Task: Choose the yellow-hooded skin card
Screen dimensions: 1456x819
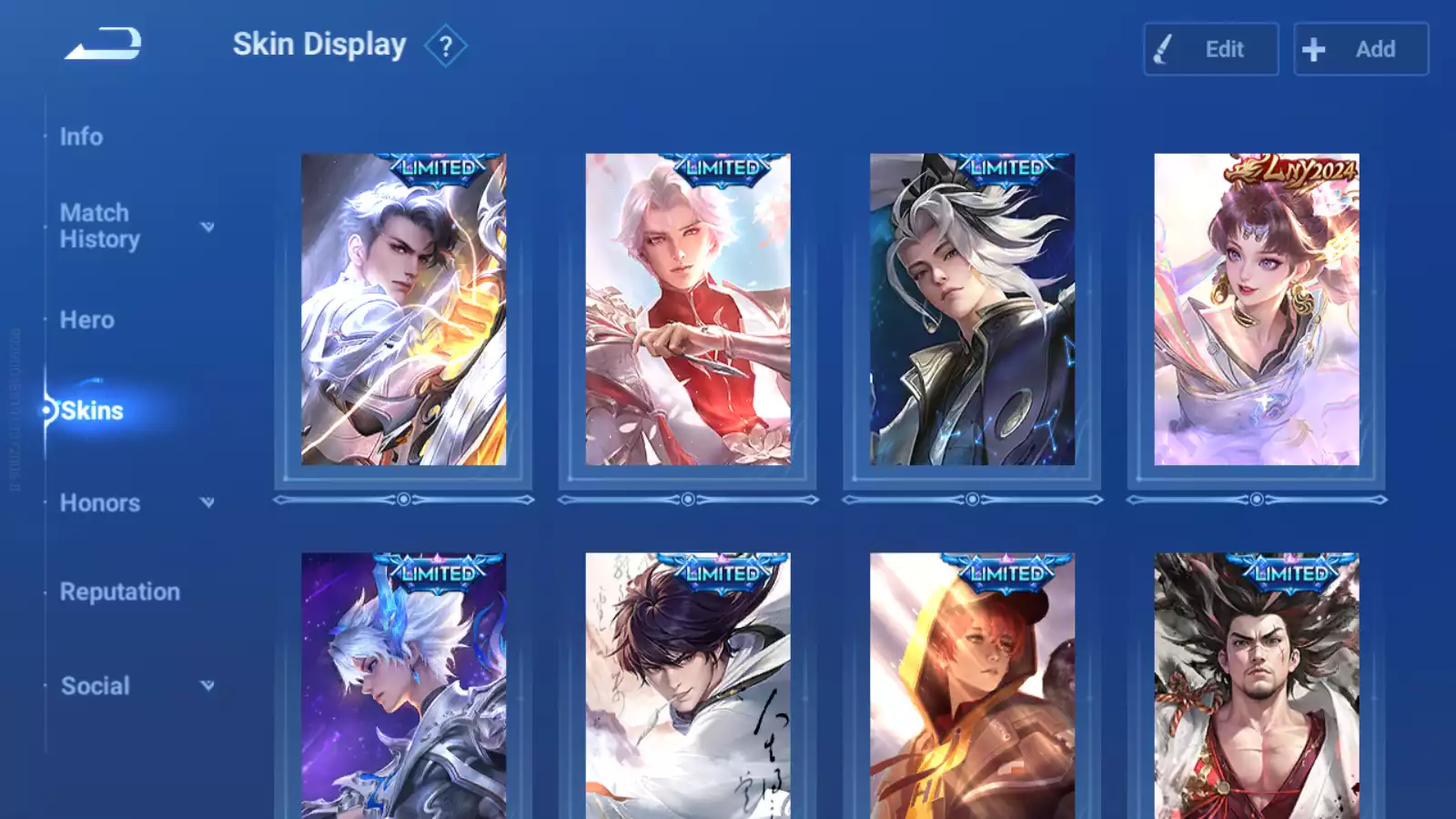Action: coord(972,687)
